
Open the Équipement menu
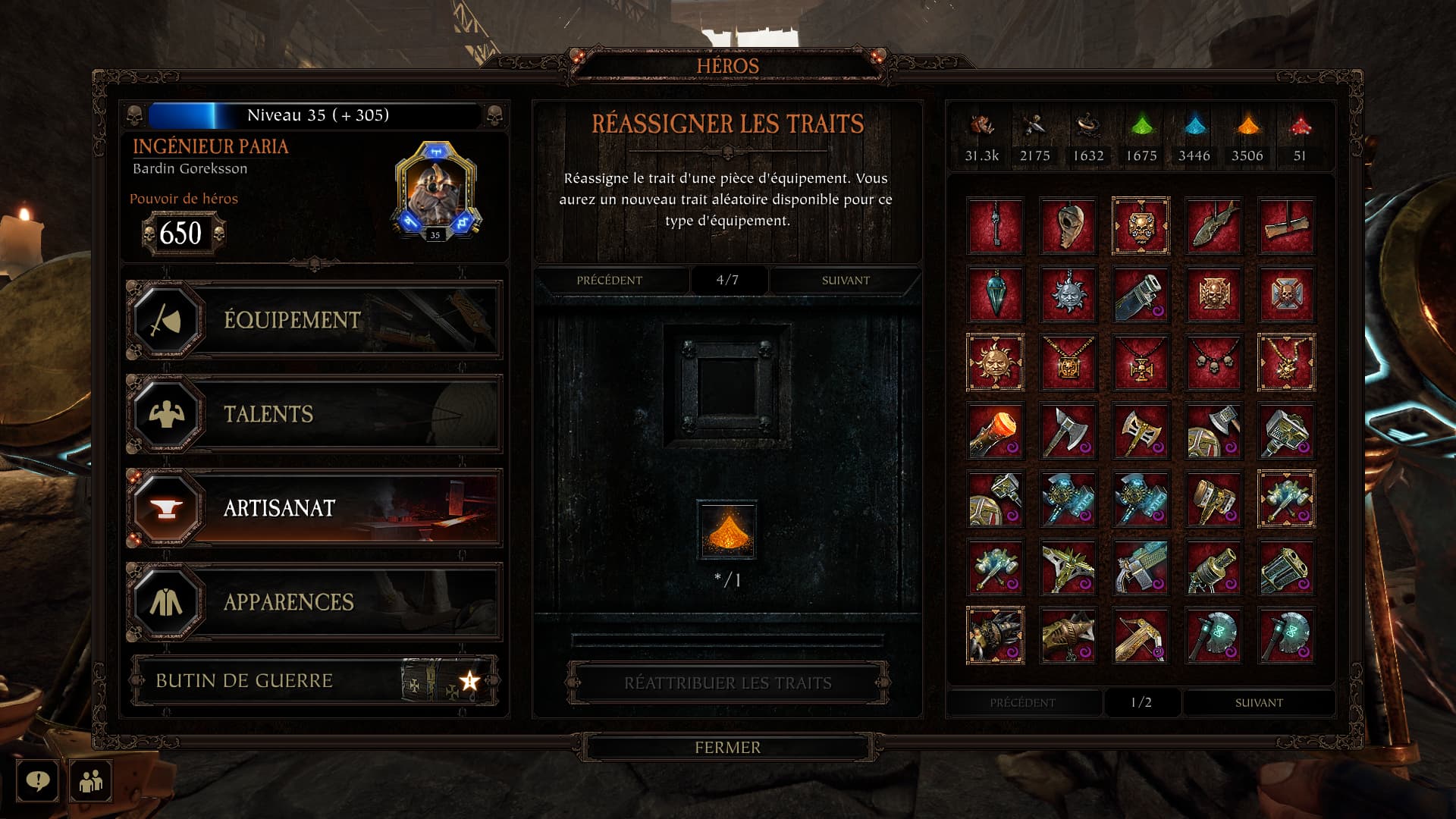click(x=313, y=320)
